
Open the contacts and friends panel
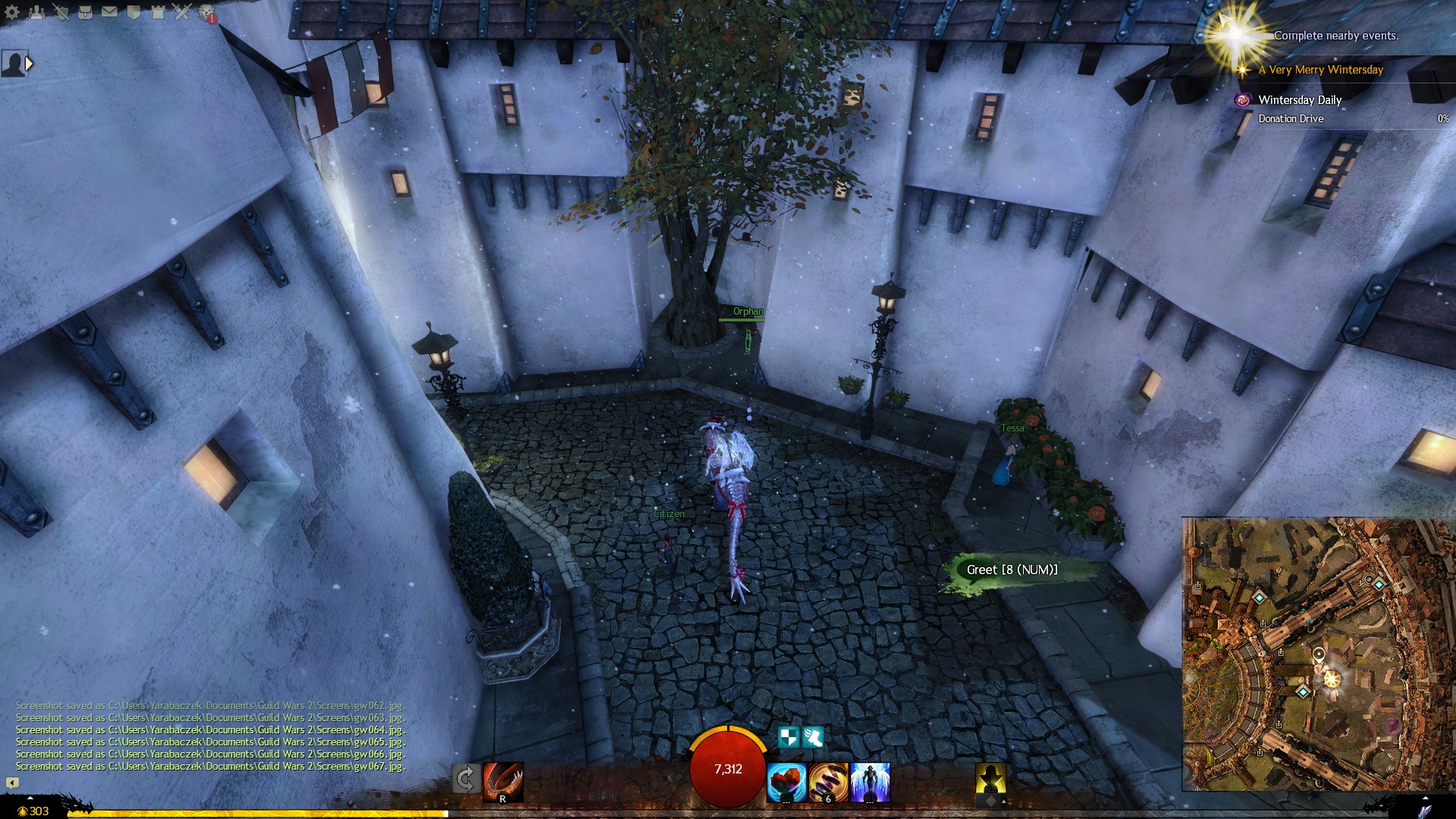[x=36, y=11]
